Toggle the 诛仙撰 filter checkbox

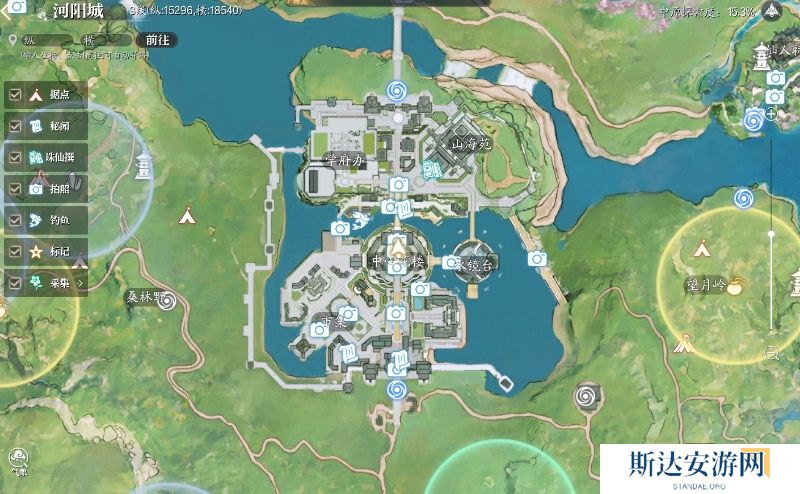(16, 157)
